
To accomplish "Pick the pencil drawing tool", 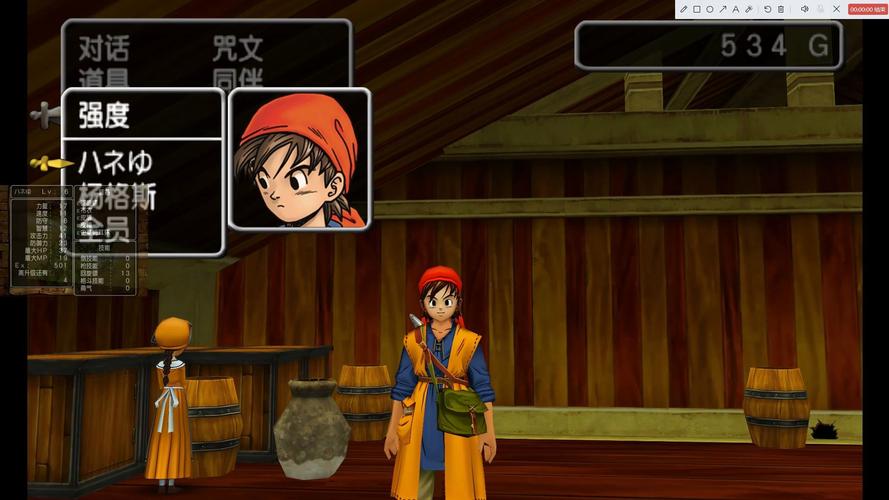I will pos(684,9).
